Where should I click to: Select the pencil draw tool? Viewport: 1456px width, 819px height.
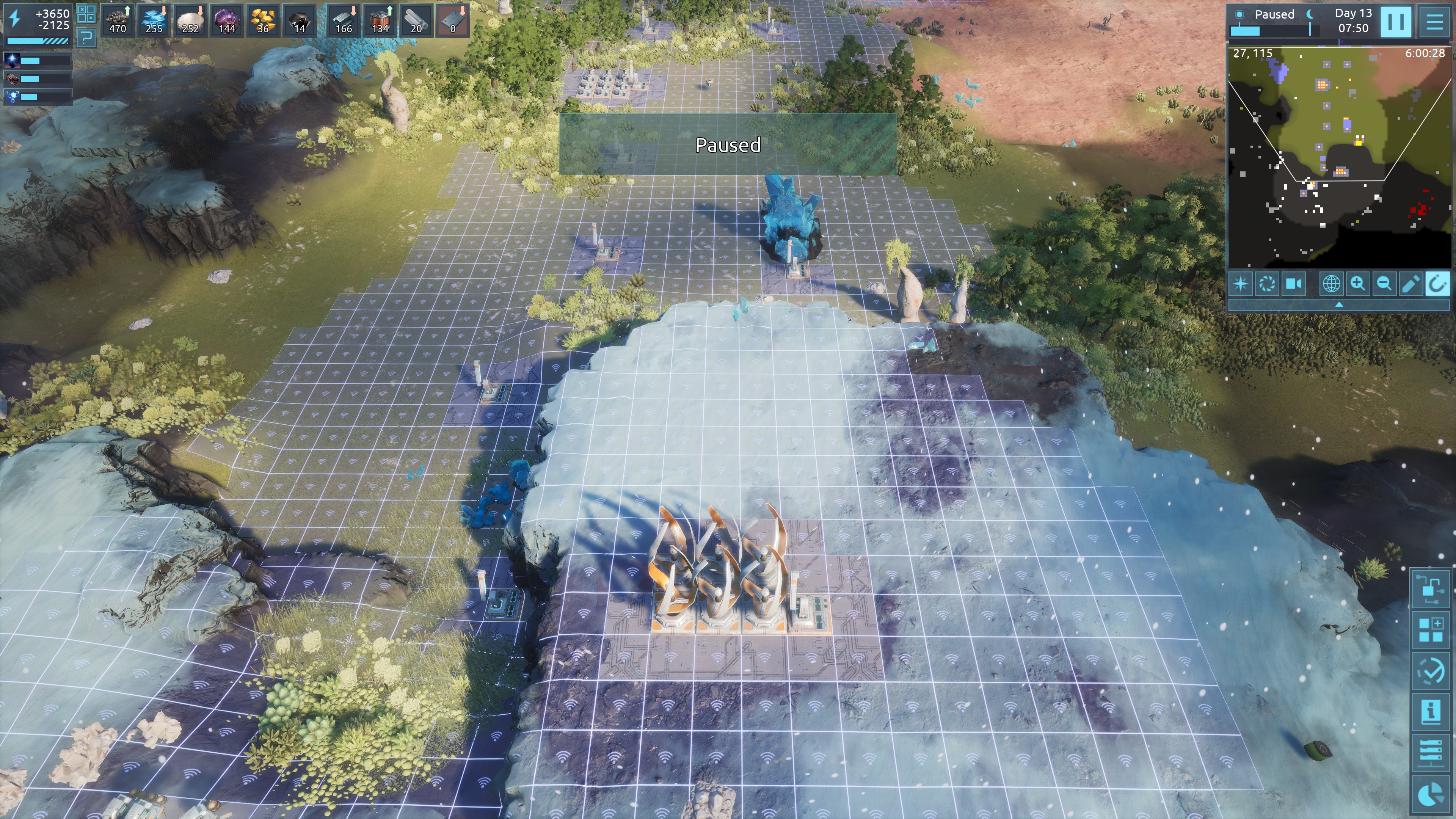(x=1411, y=283)
